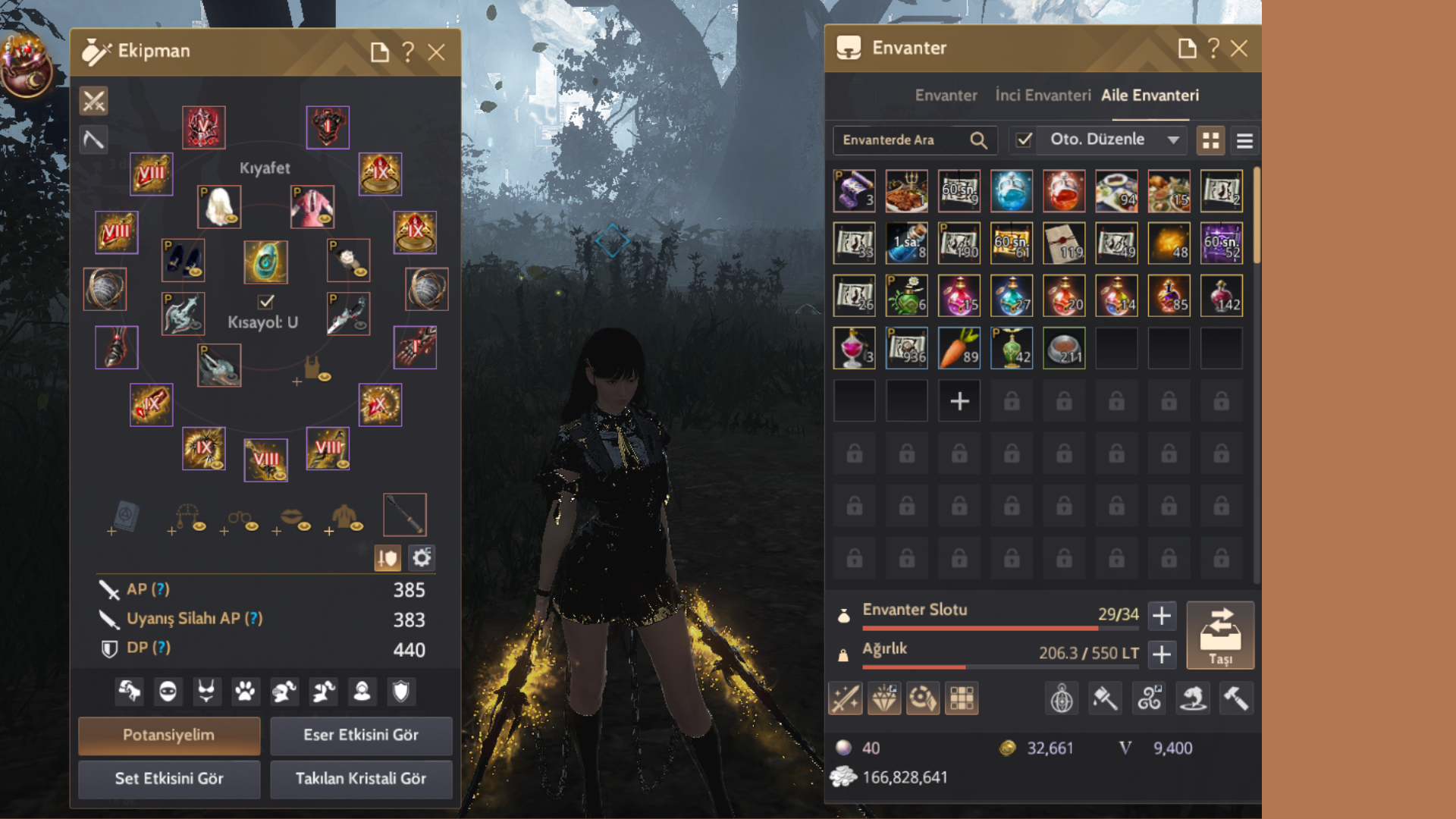1456x819 pixels.
Task: Click the Potansiyelim button
Action: pos(169,735)
